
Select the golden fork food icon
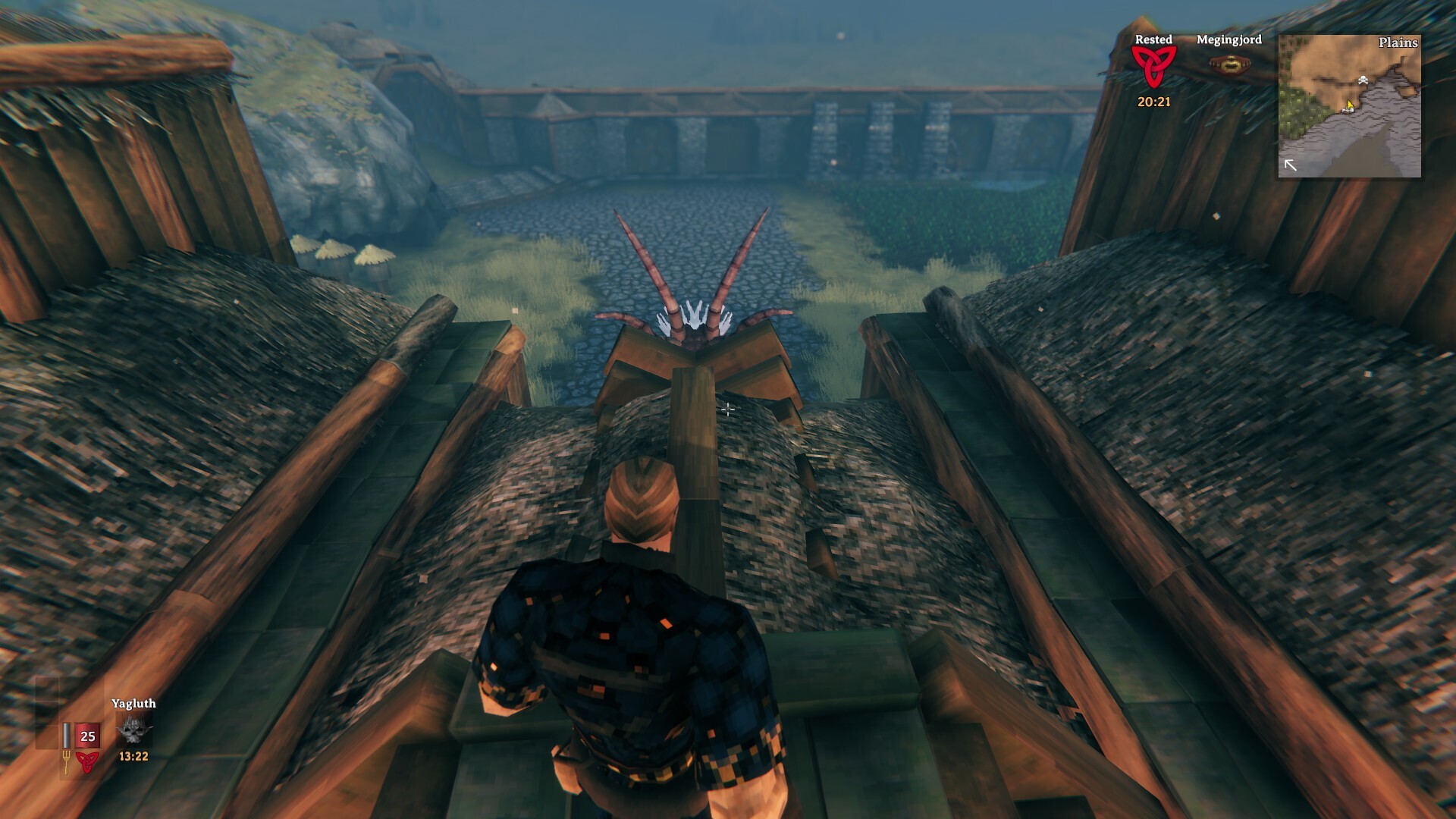coord(66,762)
